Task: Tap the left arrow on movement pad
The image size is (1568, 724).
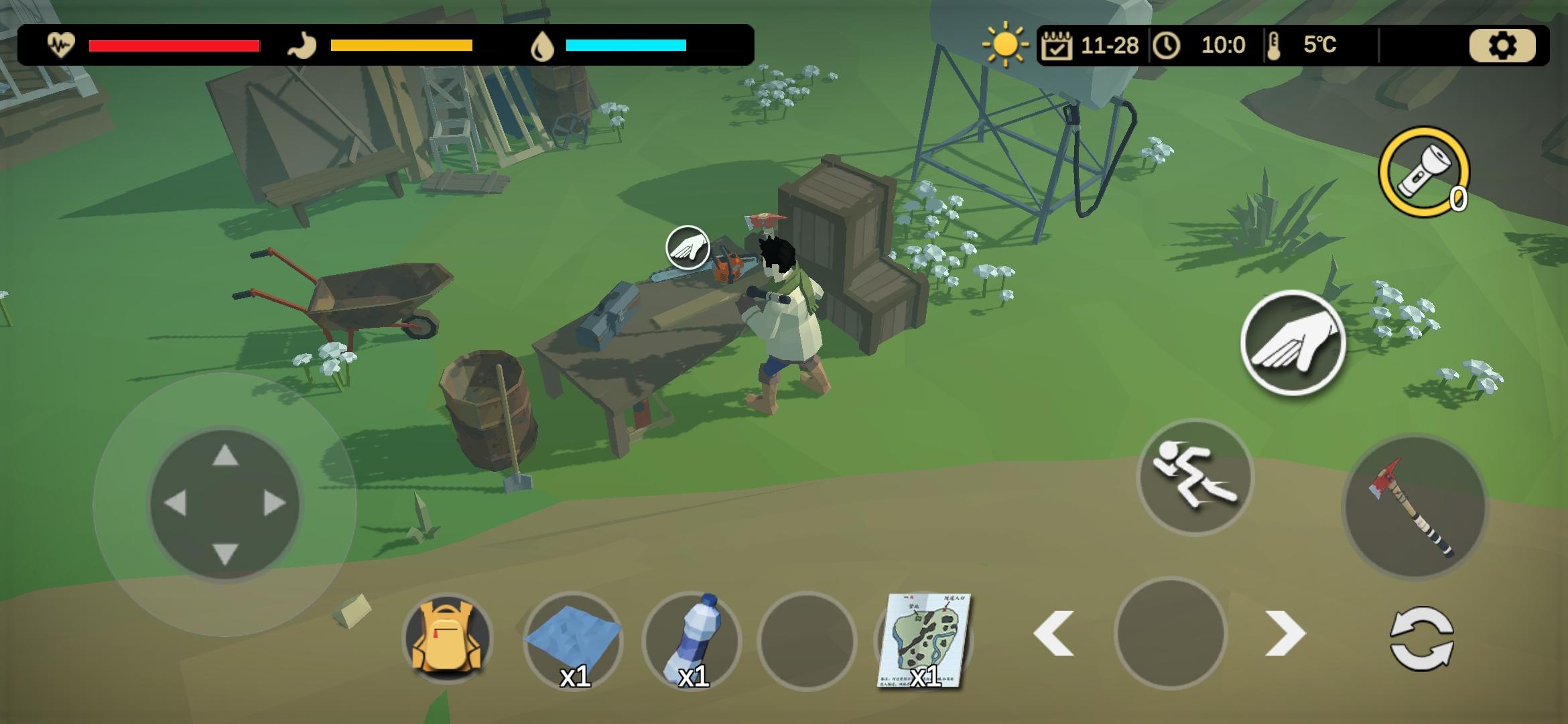Action: coord(175,503)
